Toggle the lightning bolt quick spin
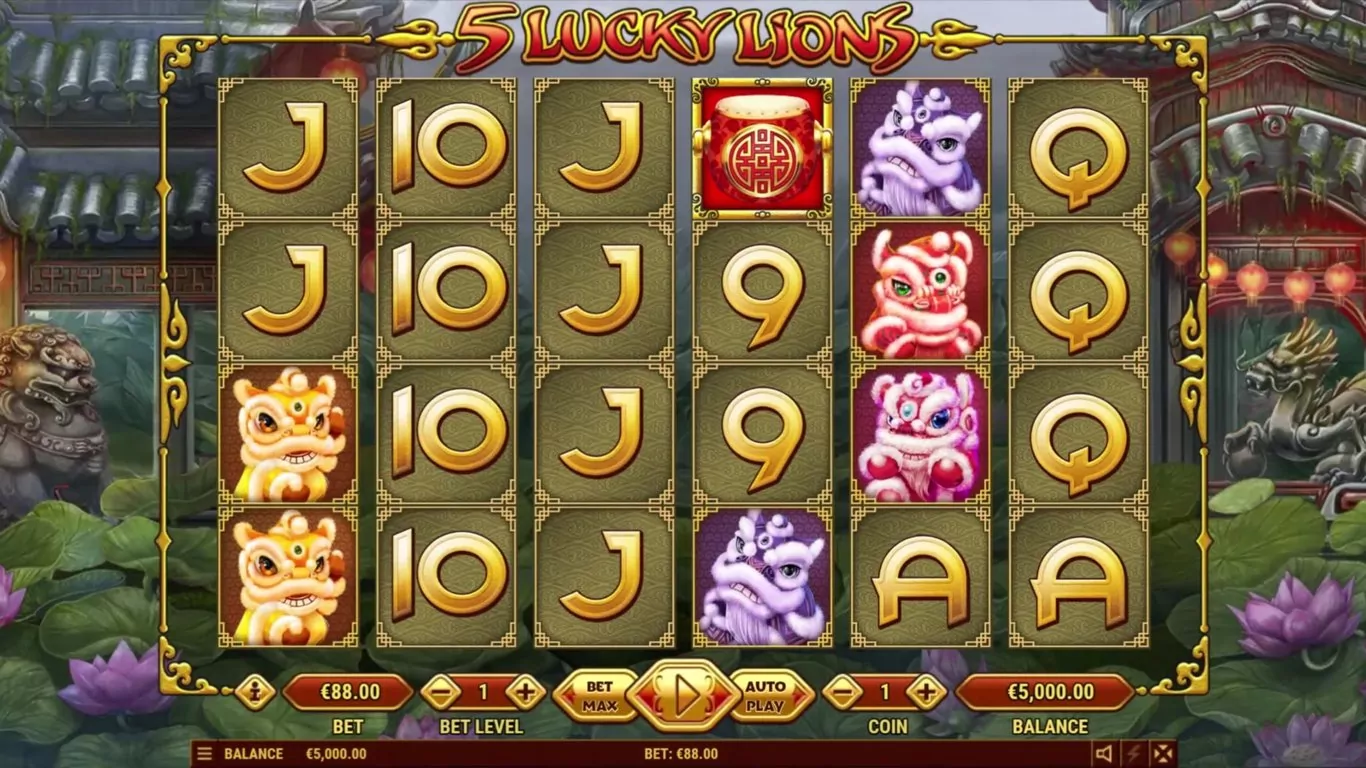The width and height of the screenshot is (1366, 768). point(1133,754)
